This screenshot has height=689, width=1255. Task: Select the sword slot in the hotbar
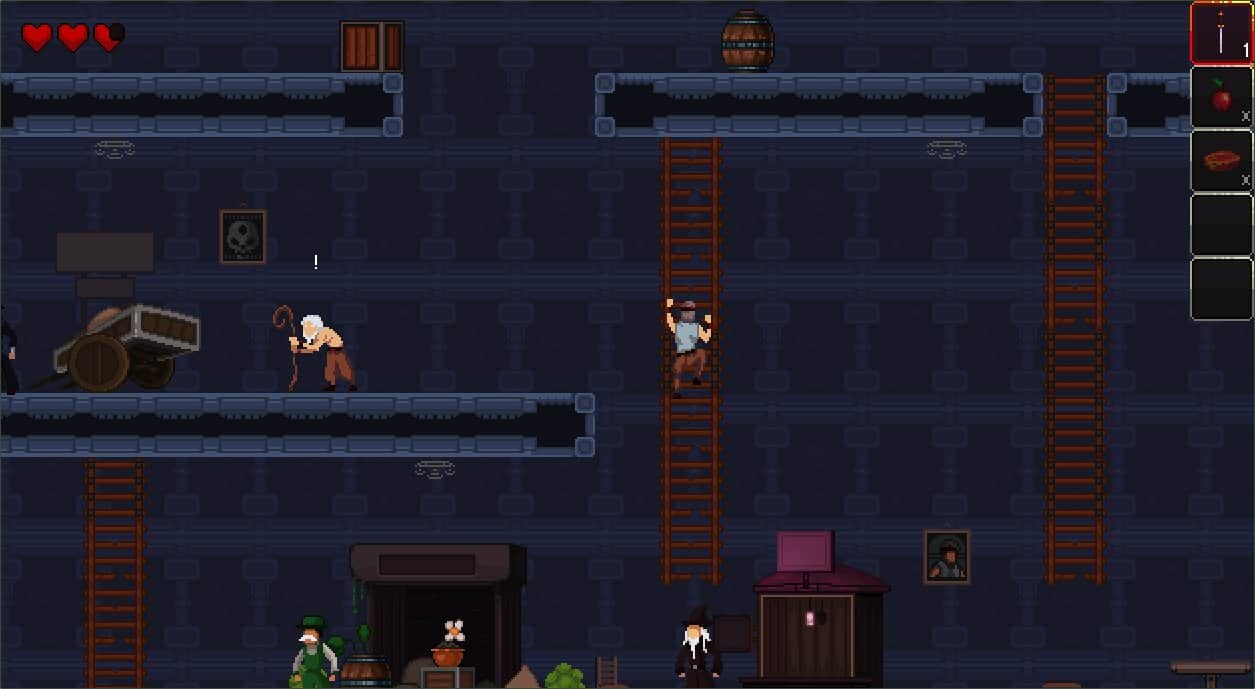(x=1221, y=34)
